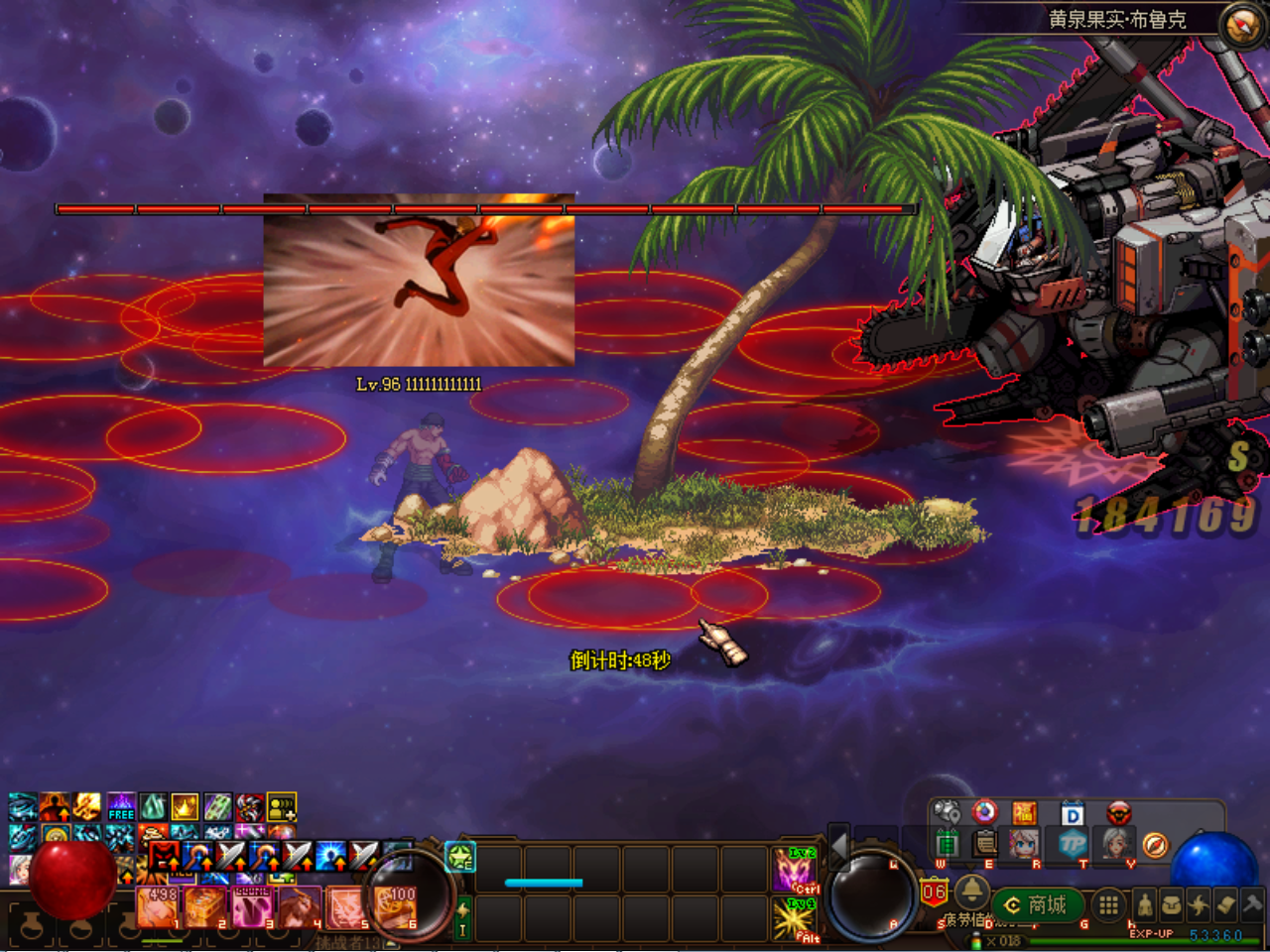Open the 商城 cash shop
The height and width of the screenshot is (952, 1270).
click(x=1038, y=904)
